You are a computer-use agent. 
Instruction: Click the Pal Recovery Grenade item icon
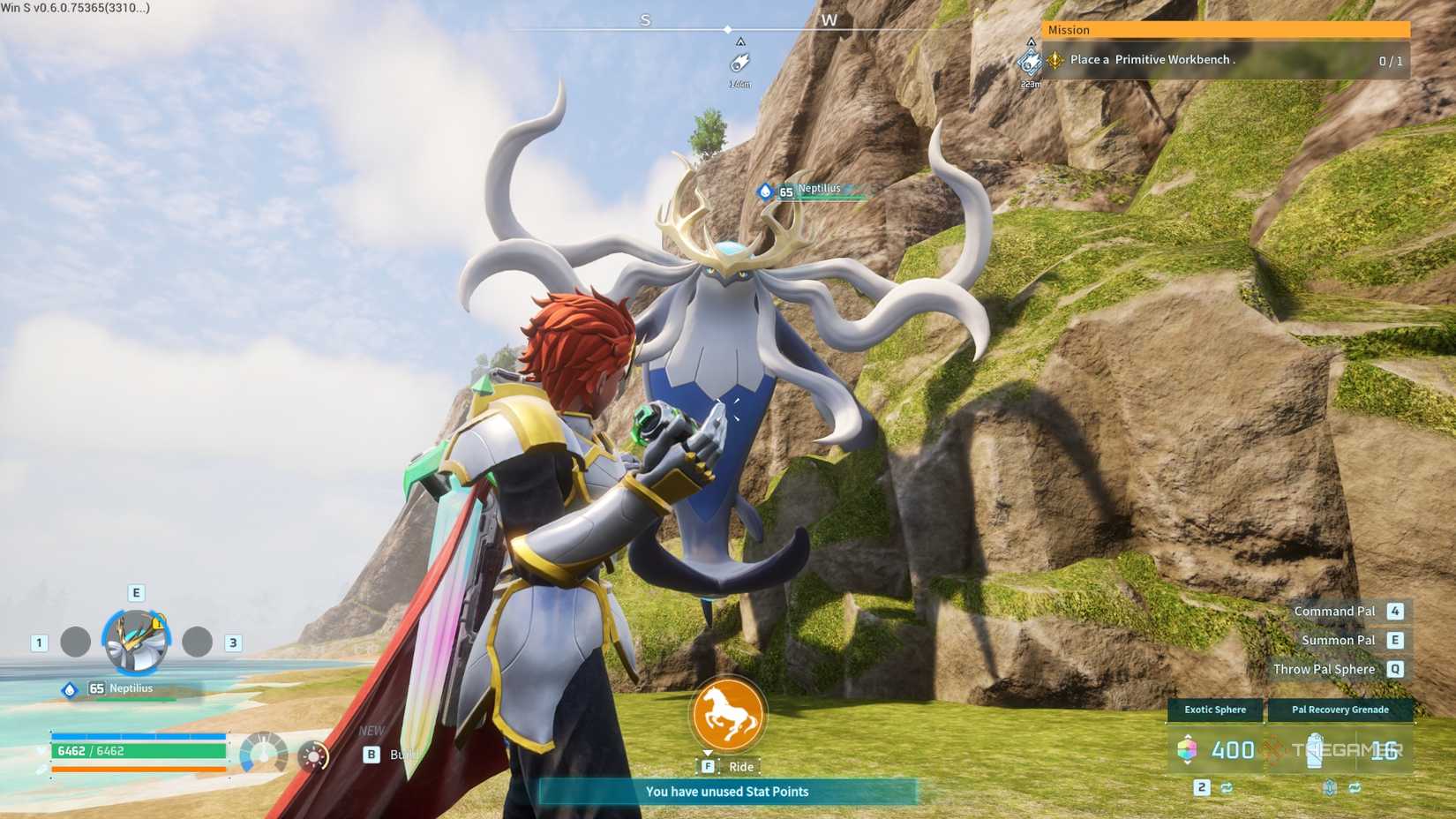coord(1316,751)
